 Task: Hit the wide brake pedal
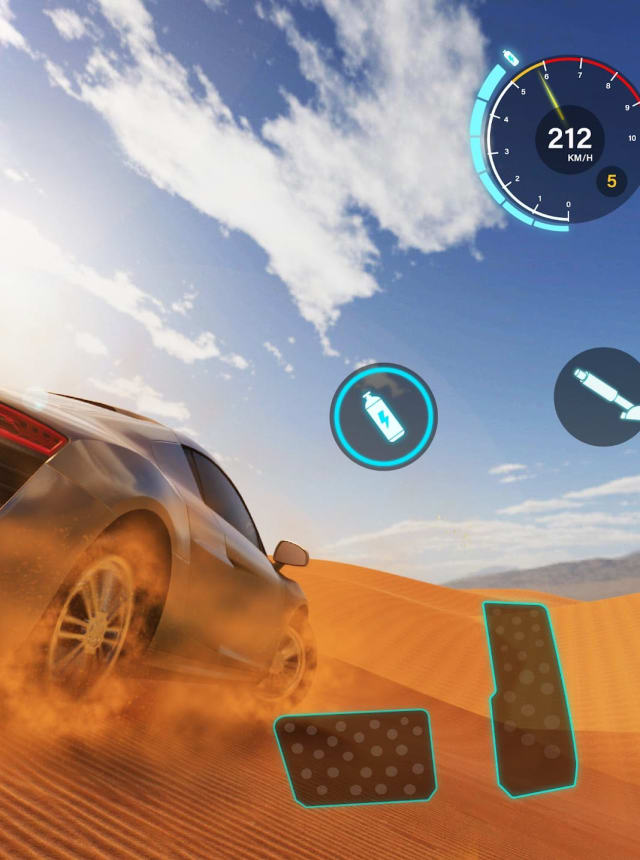pos(357,757)
